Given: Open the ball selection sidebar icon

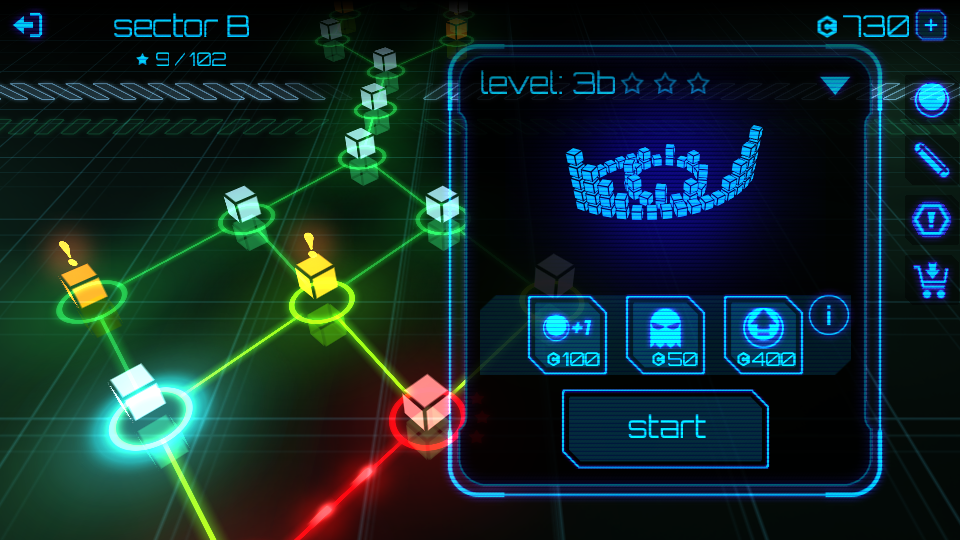Looking at the screenshot, I should pos(931,100).
